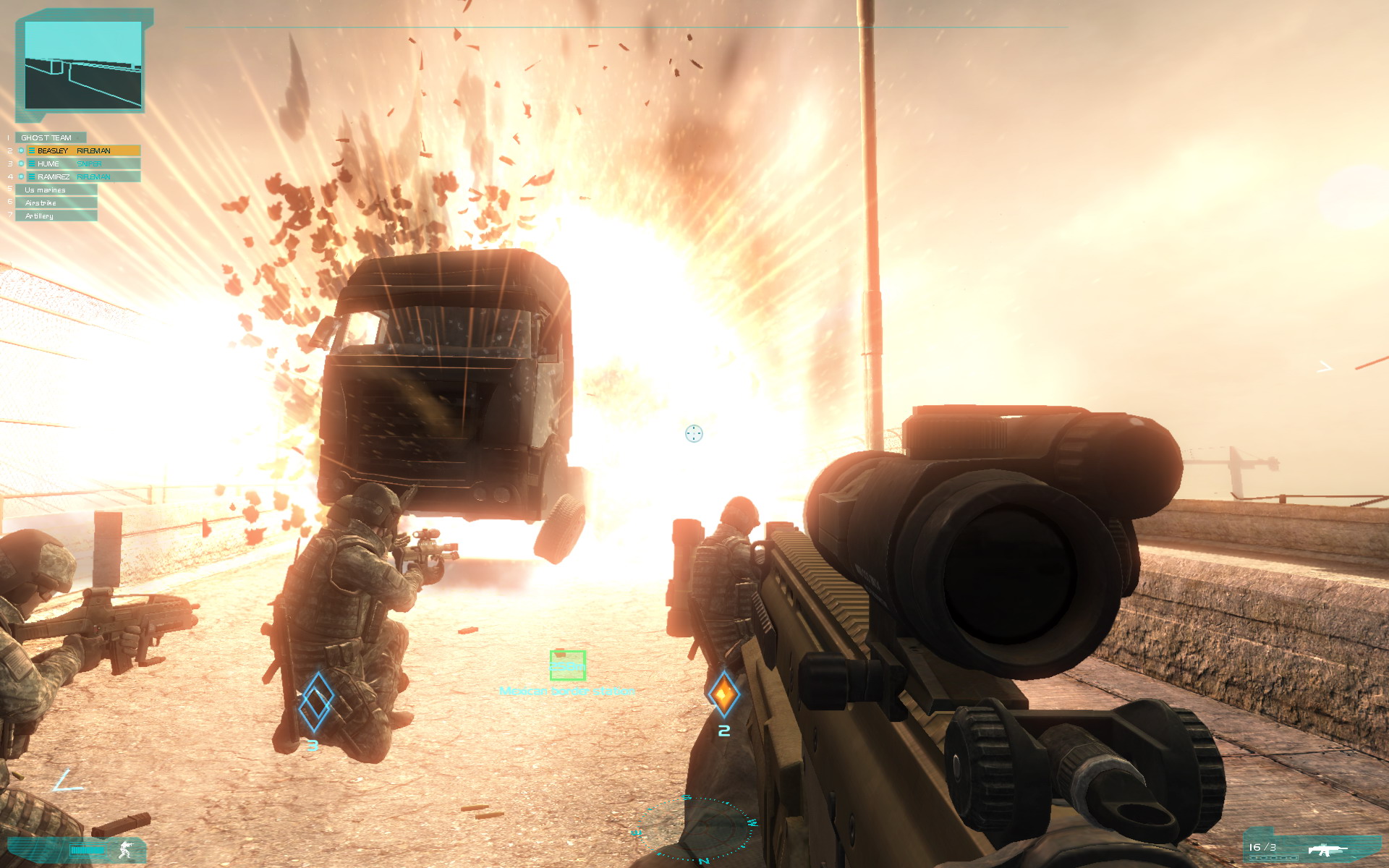The width and height of the screenshot is (1389, 868).
Task: Click Hume's three-bar orders icon
Action: (x=33, y=163)
